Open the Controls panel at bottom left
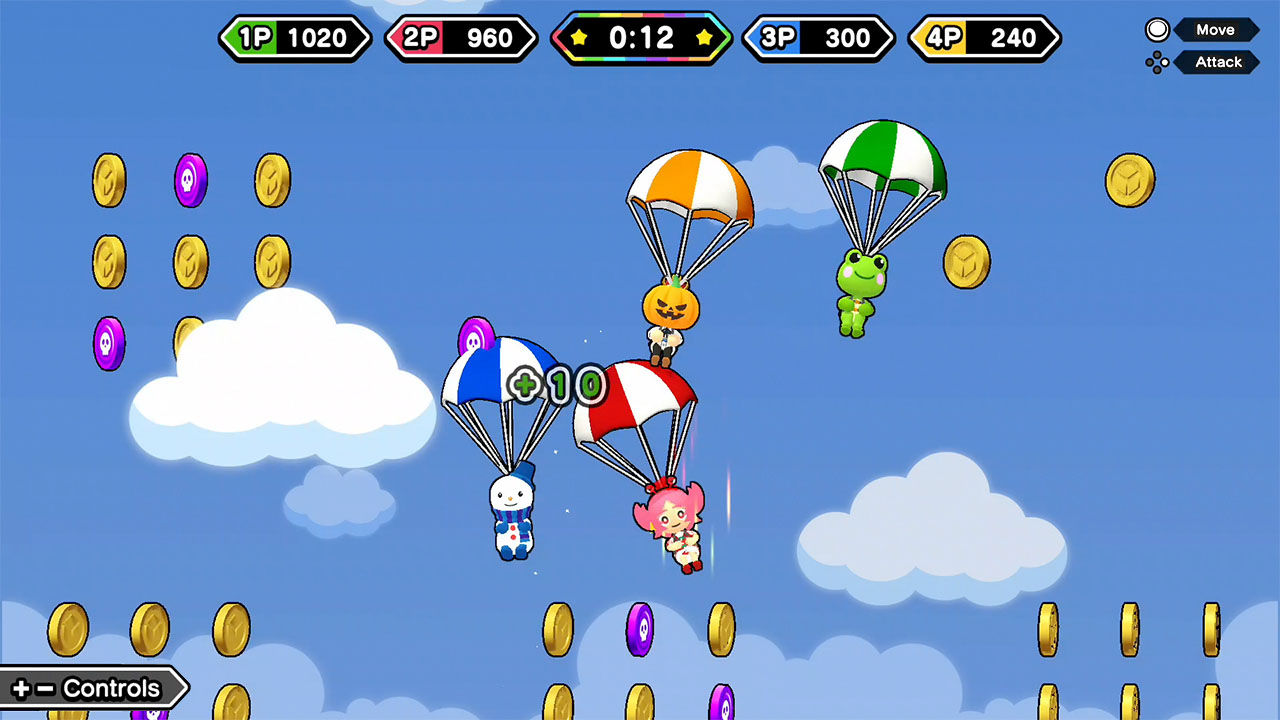The height and width of the screenshot is (720, 1280). tap(90, 688)
